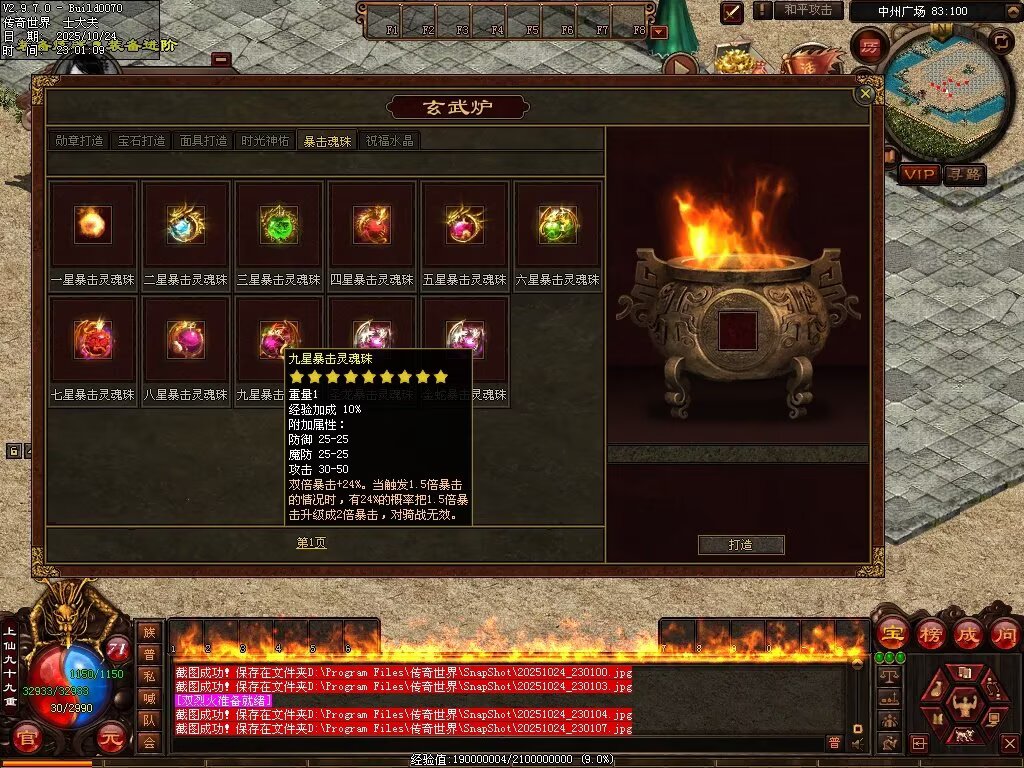
Task: Toggle the 和平攻击 attack mode
Action: point(807,10)
